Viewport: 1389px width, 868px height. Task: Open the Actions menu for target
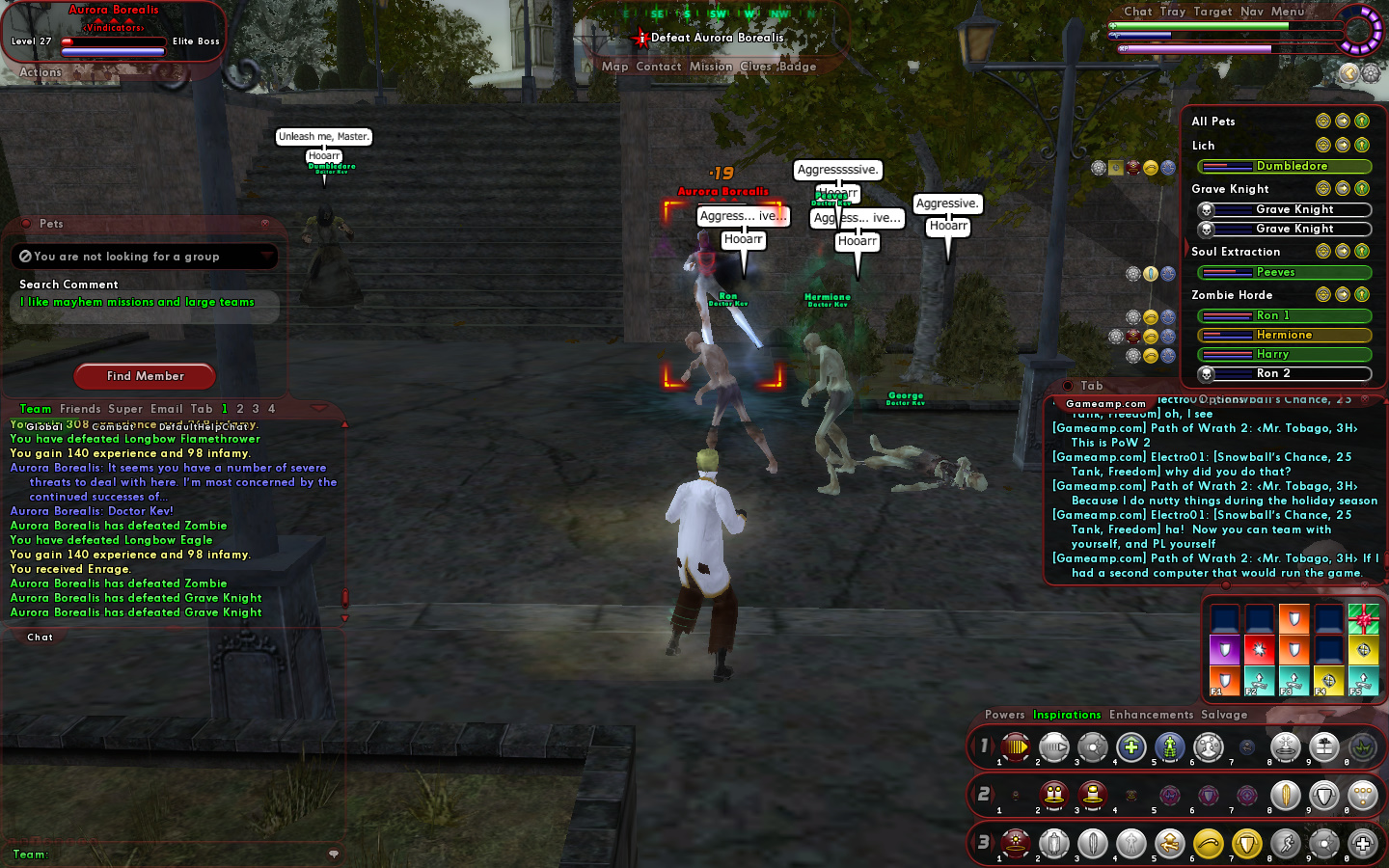[x=41, y=72]
